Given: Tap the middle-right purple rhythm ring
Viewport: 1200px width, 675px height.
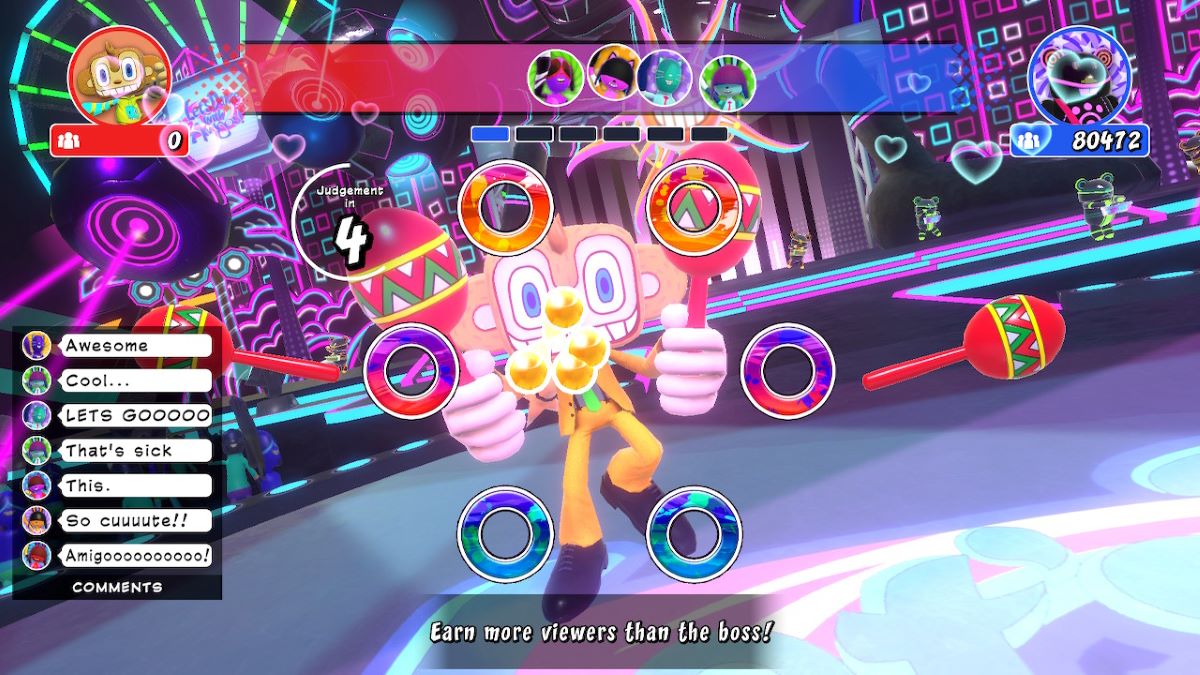Looking at the screenshot, I should 788,371.
